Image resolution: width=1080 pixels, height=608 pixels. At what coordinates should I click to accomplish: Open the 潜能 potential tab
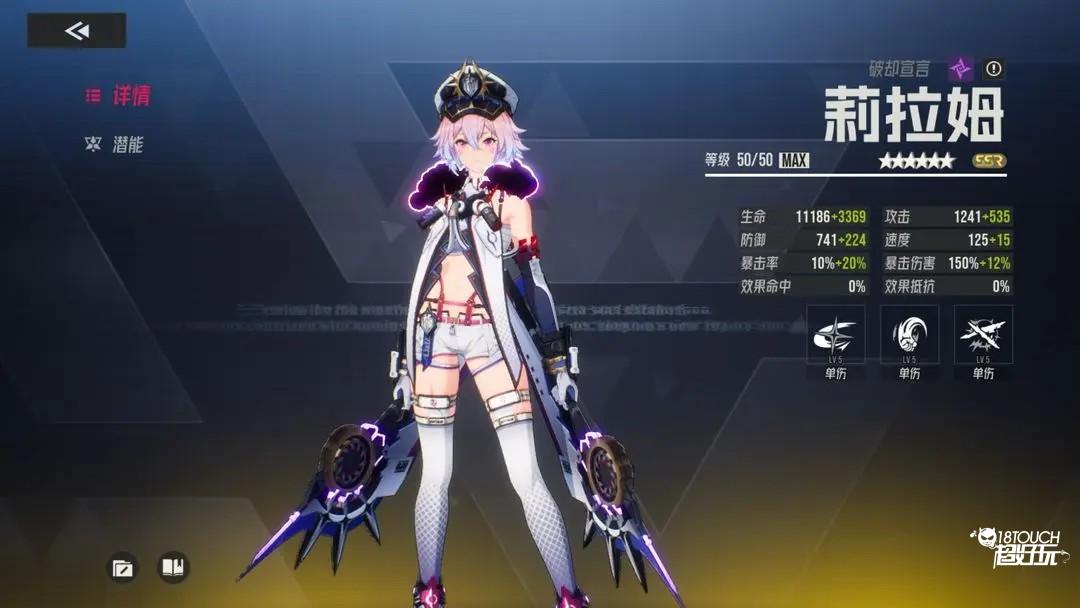(x=117, y=145)
